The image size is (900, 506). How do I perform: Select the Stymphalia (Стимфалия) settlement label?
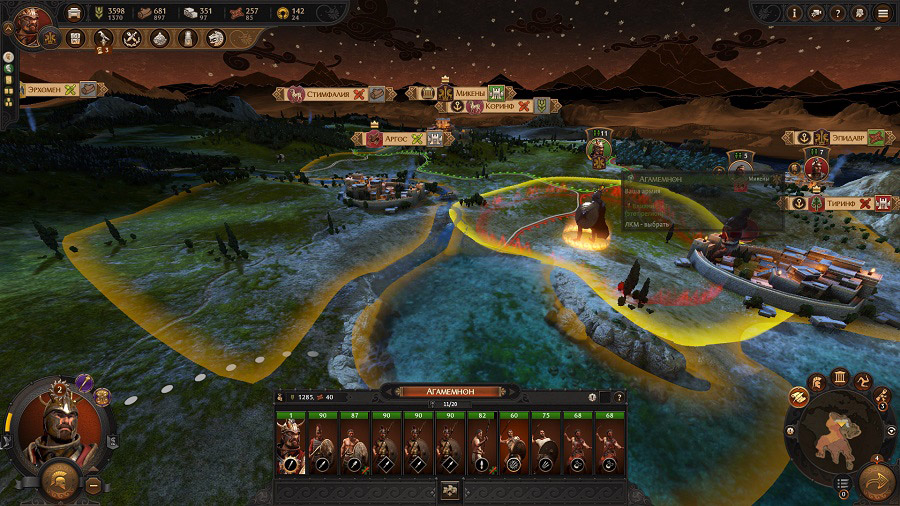[x=330, y=94]
